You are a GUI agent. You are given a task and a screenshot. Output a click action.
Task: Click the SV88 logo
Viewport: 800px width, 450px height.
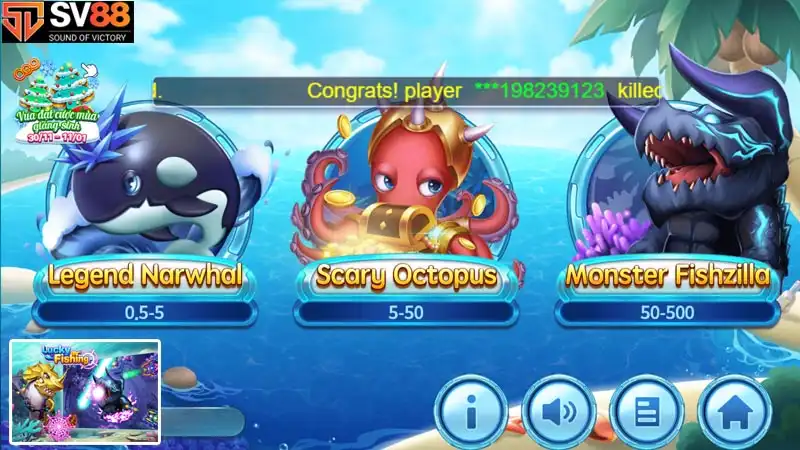[x=67, y=21]
